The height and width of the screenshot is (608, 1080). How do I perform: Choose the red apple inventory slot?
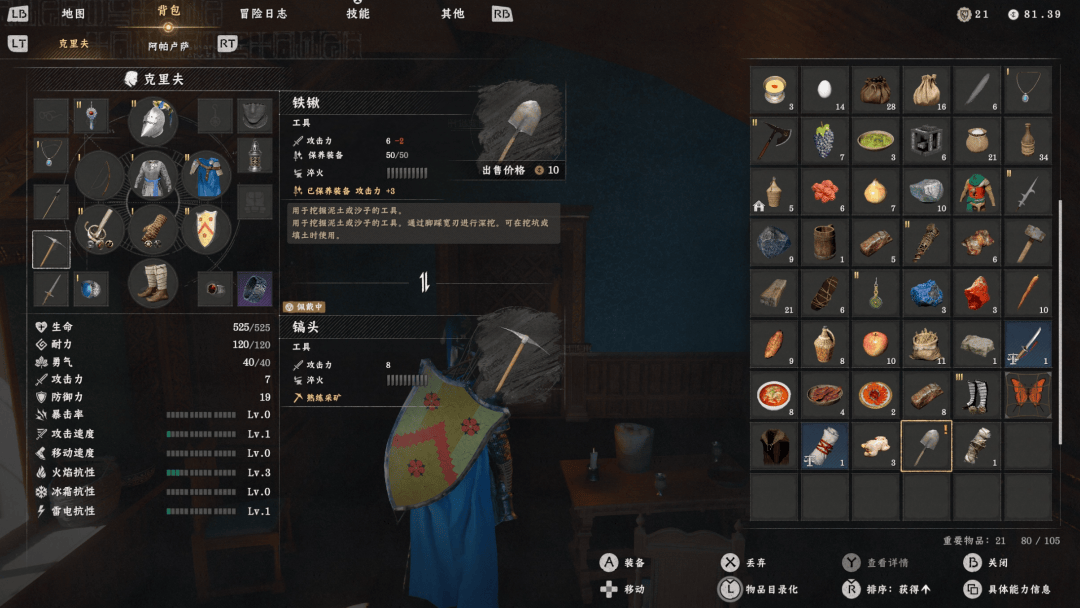click(x=876, y=343)
